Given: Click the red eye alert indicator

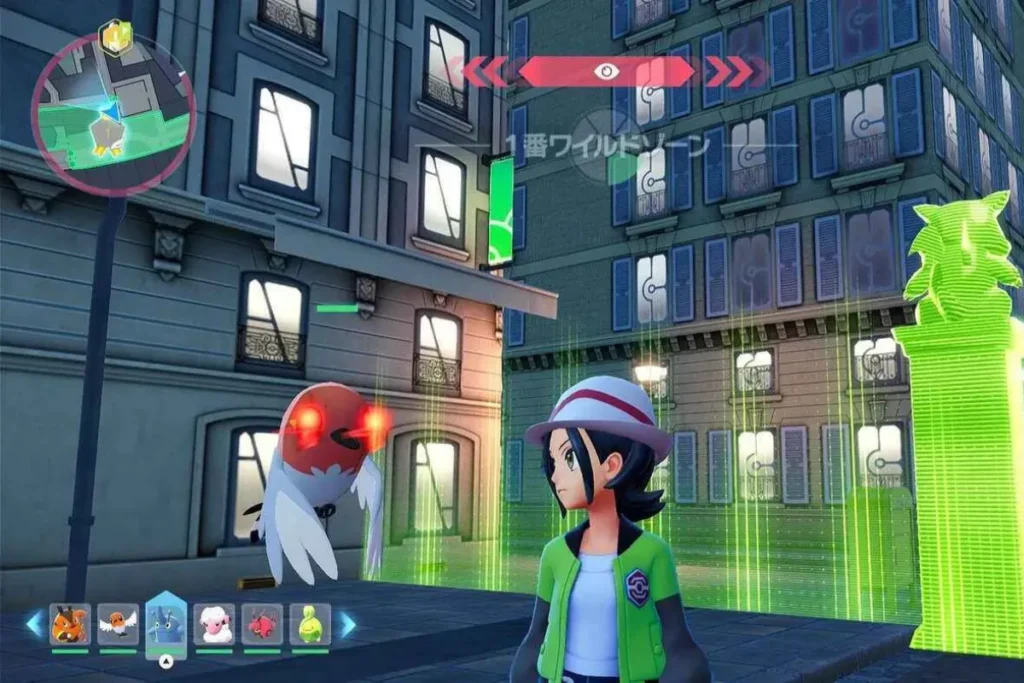Looking at the screenshot, I should 605,71.
